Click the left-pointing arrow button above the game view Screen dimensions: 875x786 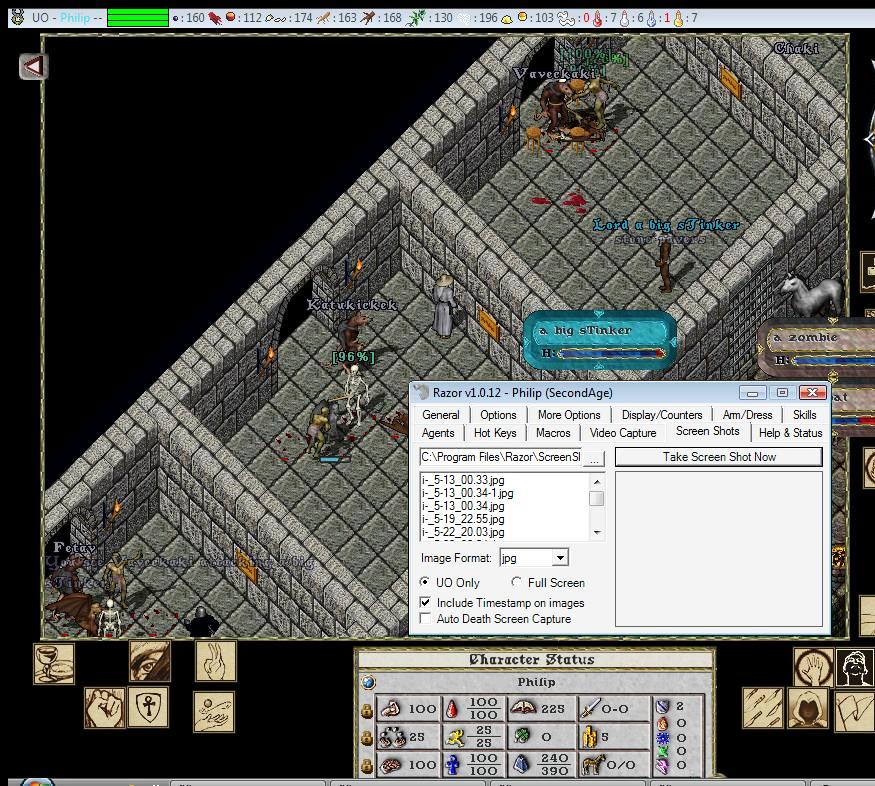pos(34,66)
